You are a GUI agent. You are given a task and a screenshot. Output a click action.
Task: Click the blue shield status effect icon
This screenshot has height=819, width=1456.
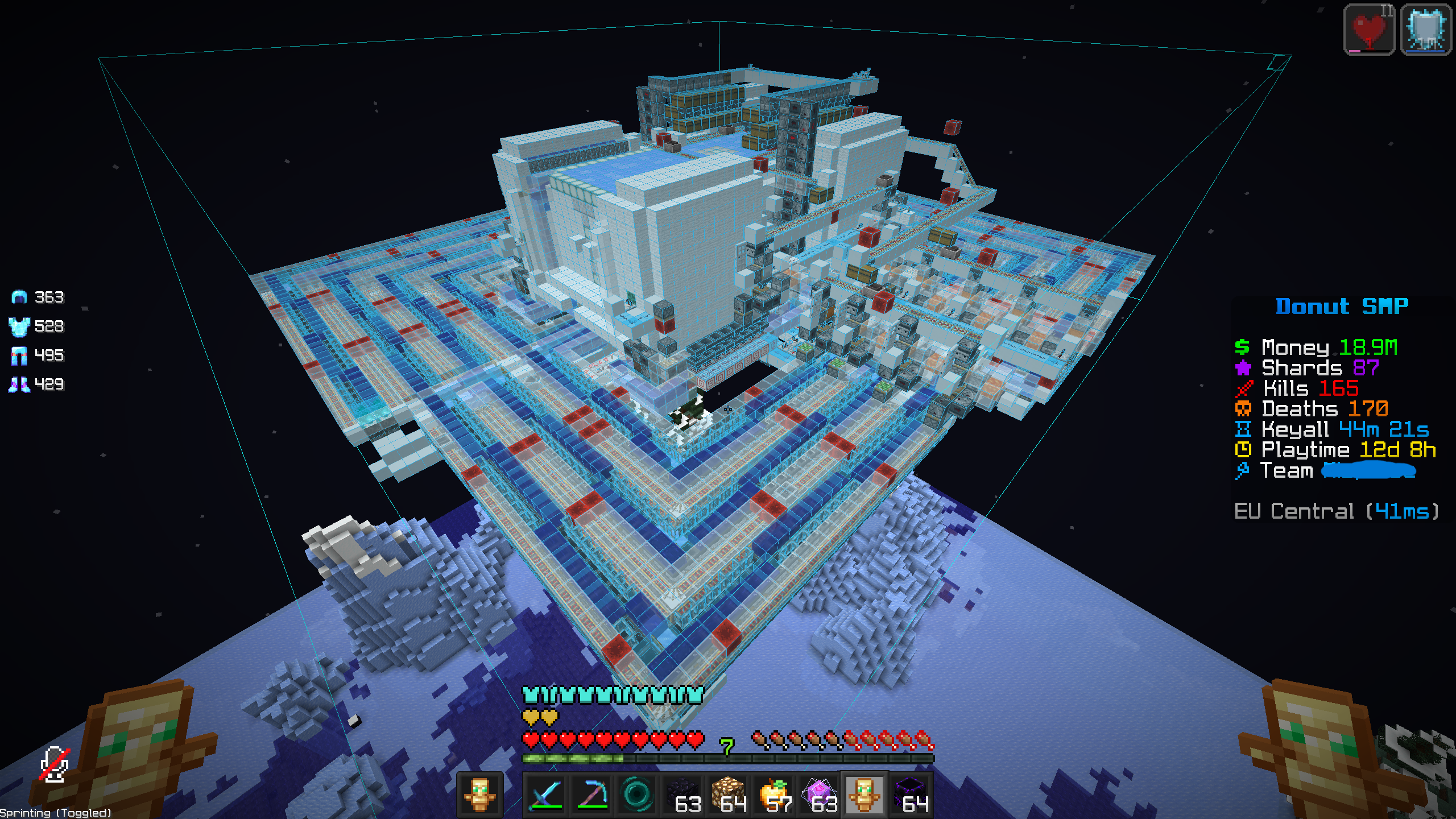(1426, 30)
